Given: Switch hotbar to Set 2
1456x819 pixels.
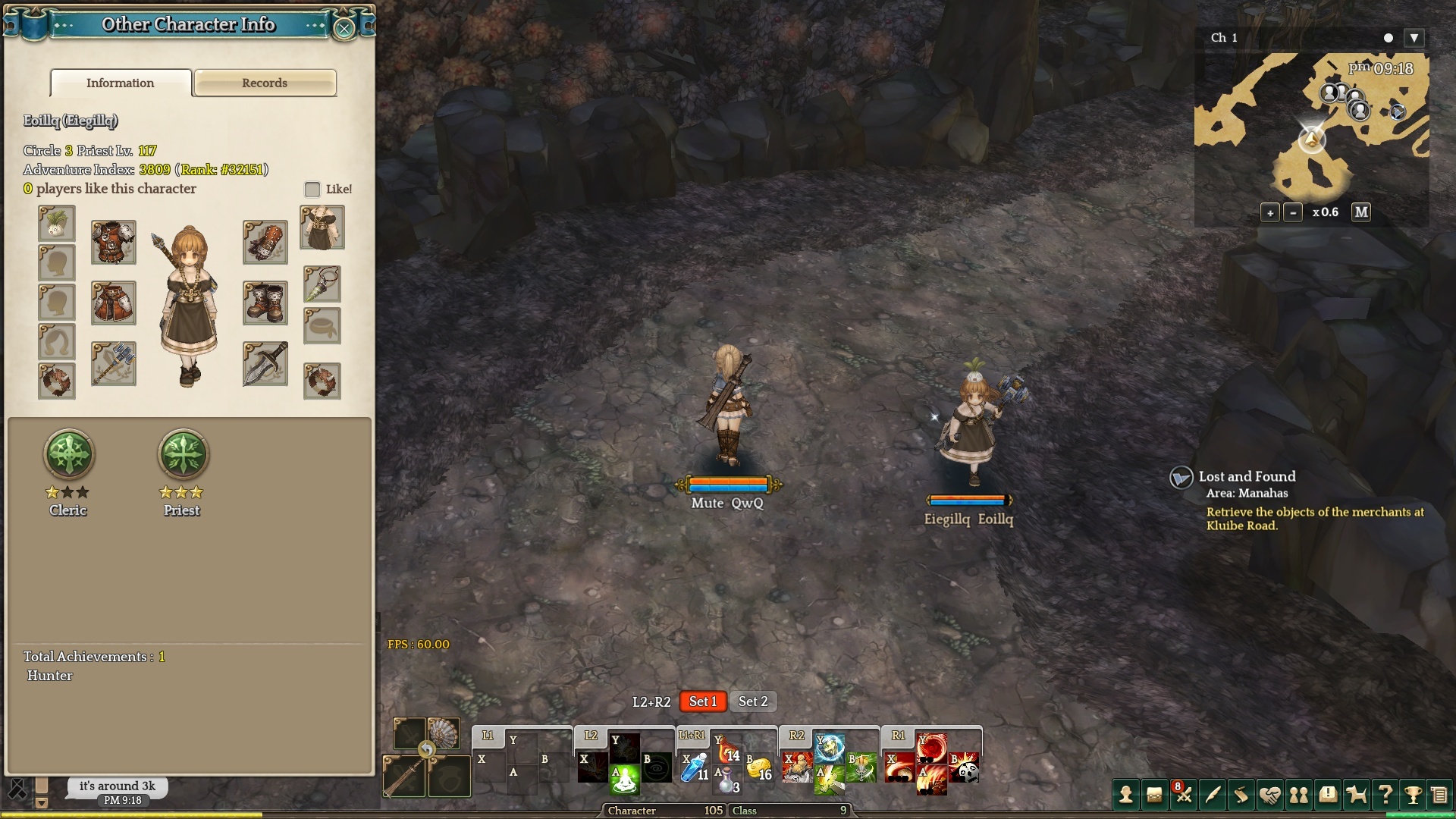Looking at the screenshot, I should (753, 701).
